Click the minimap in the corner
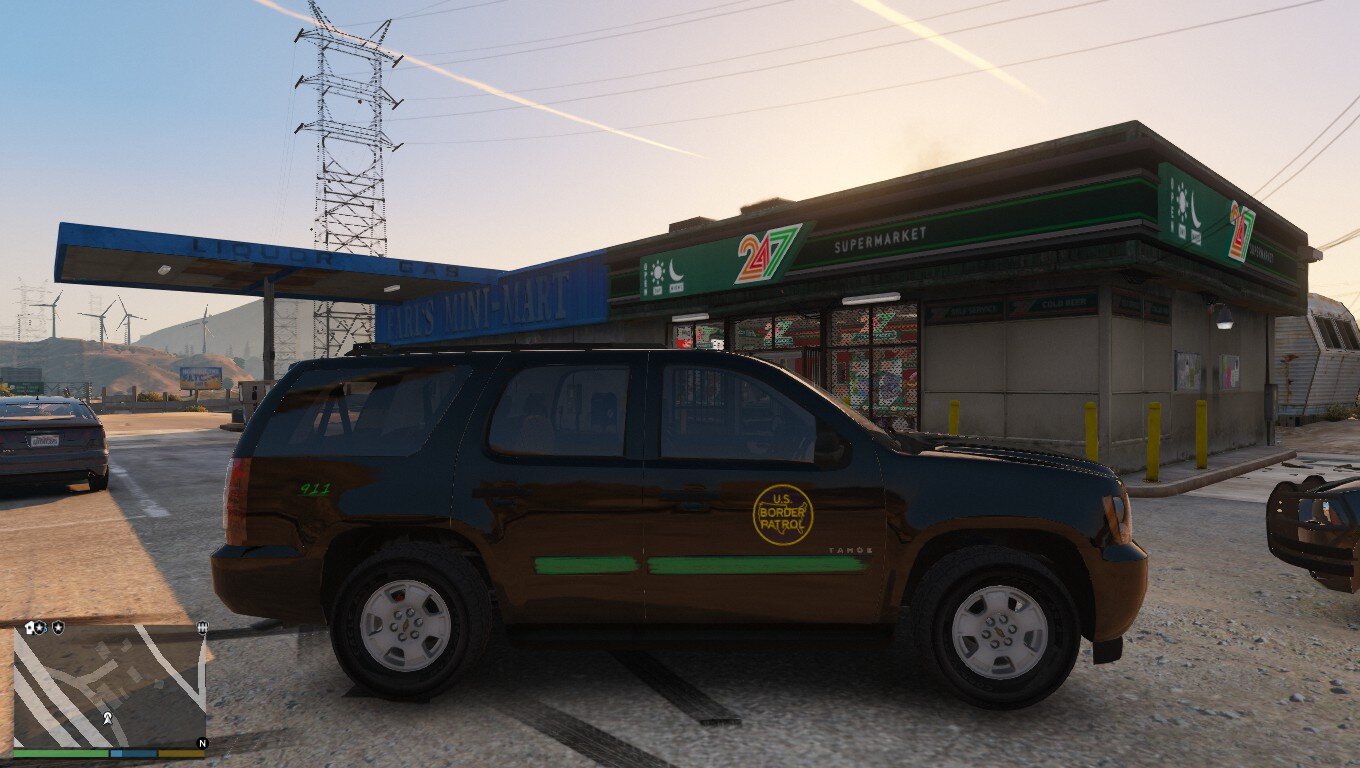Screen dimensions: 1360x768 [108, 686]
